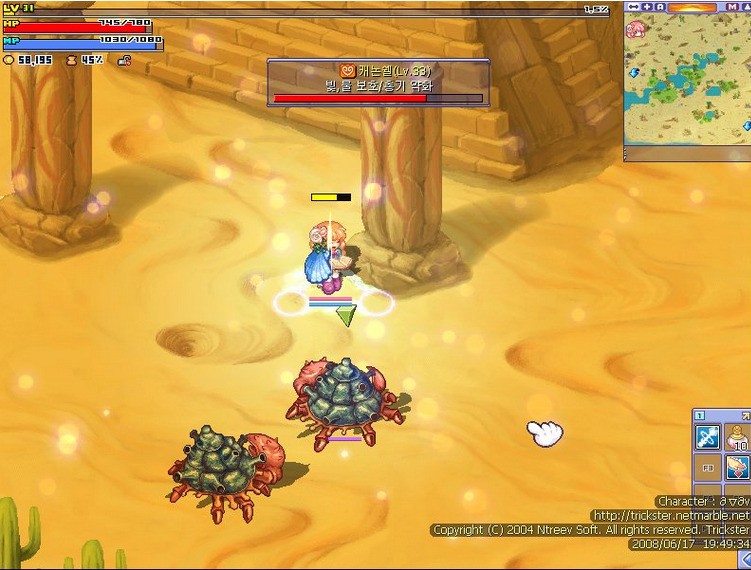
Task: Click the minimap's double-arrow resize button
Action: (633, 7)
